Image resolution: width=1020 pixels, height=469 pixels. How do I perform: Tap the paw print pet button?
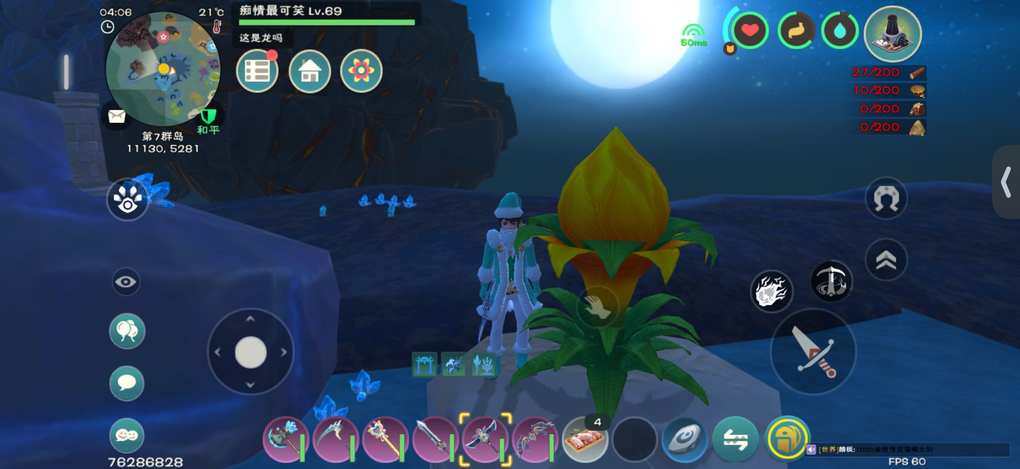tap(127, 200)
